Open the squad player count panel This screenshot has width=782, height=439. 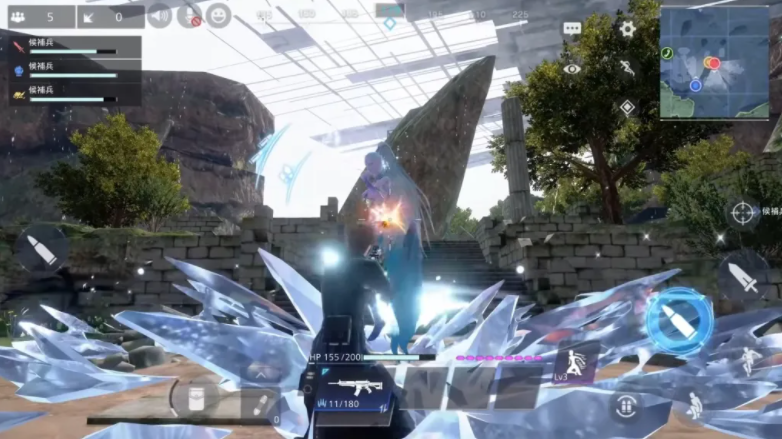click(x=42, y=16)
